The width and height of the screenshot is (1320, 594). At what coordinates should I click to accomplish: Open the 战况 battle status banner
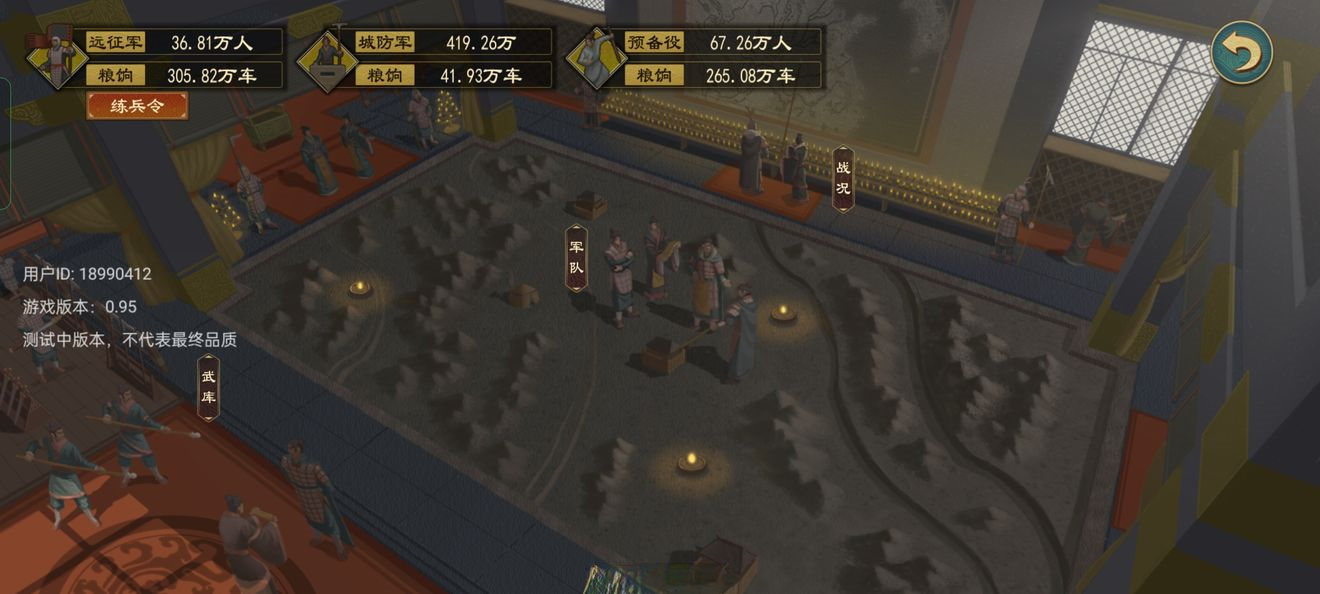pyautogui.click(x=843, y=179)
